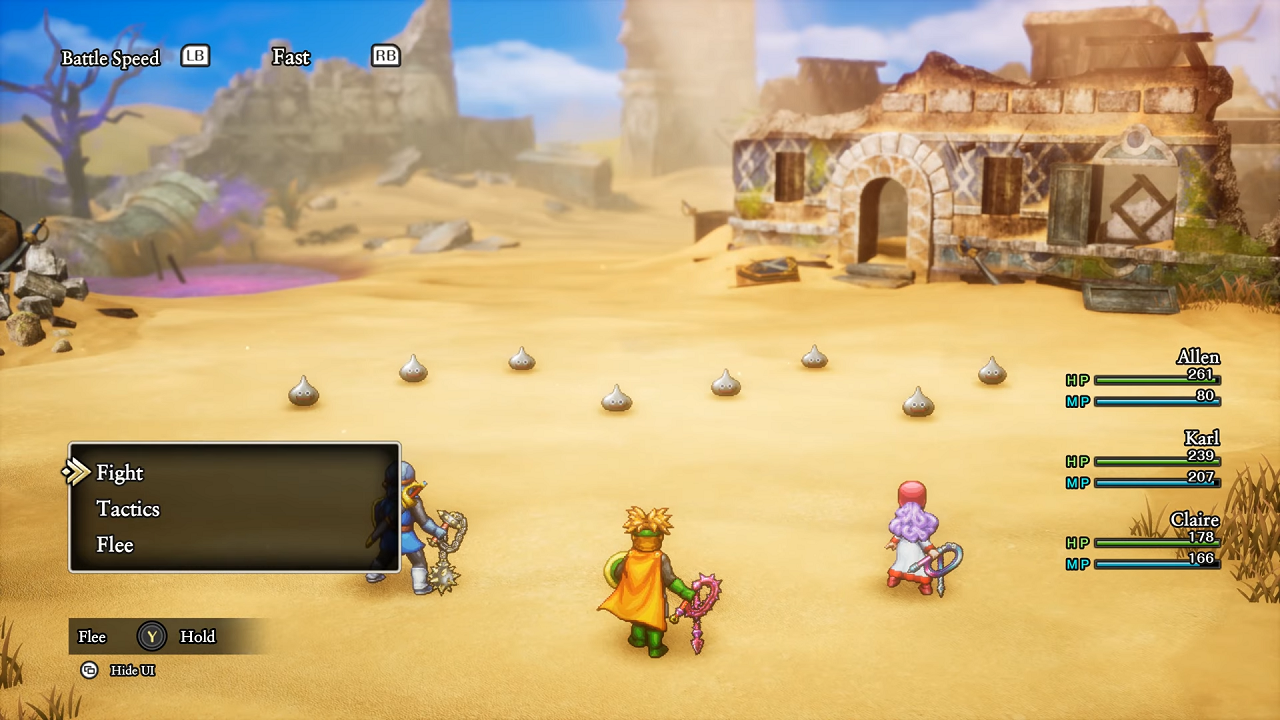Choose Flee in the battle menu
Viewport: 1280px width, 720px height.
point(115,545)
